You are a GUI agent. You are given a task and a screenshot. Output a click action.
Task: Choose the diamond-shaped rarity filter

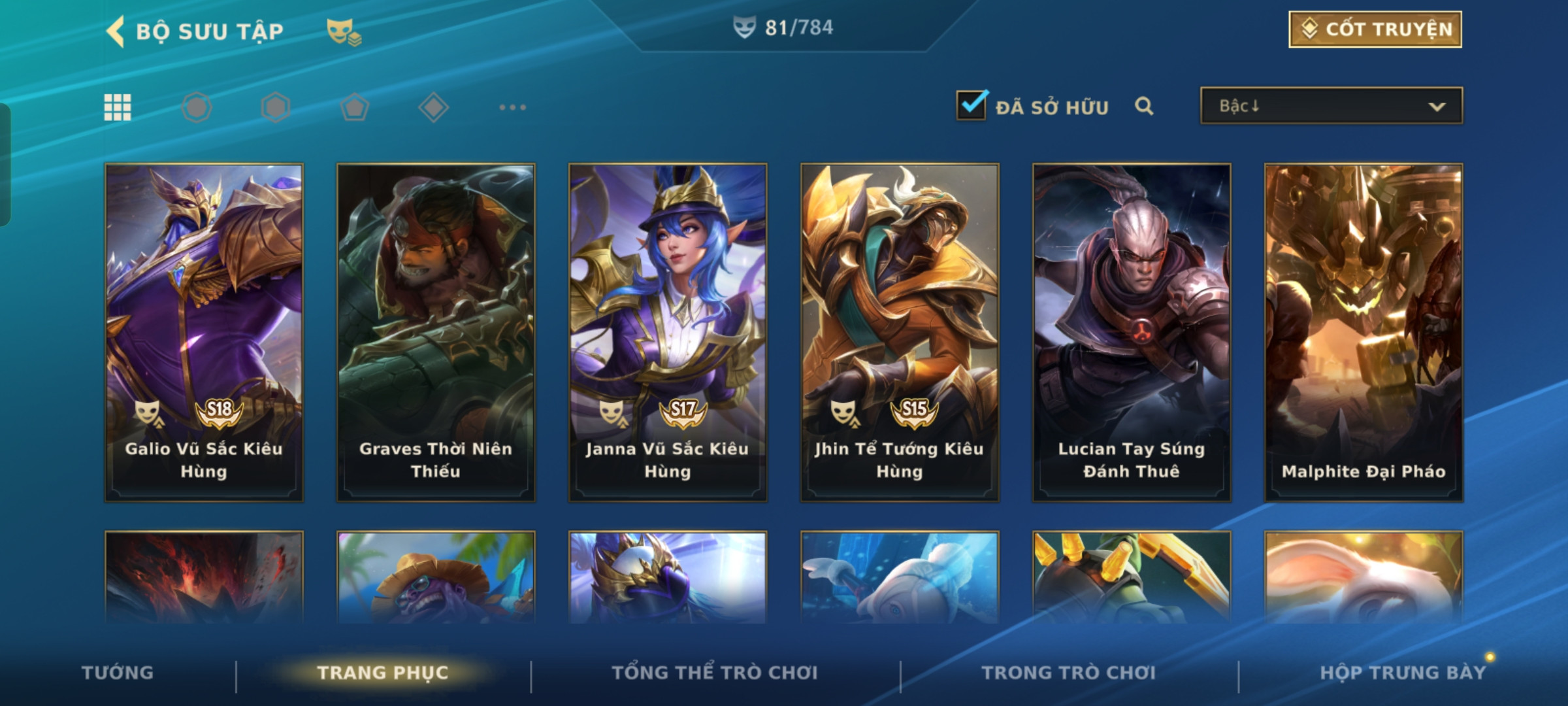click(433, 107)
